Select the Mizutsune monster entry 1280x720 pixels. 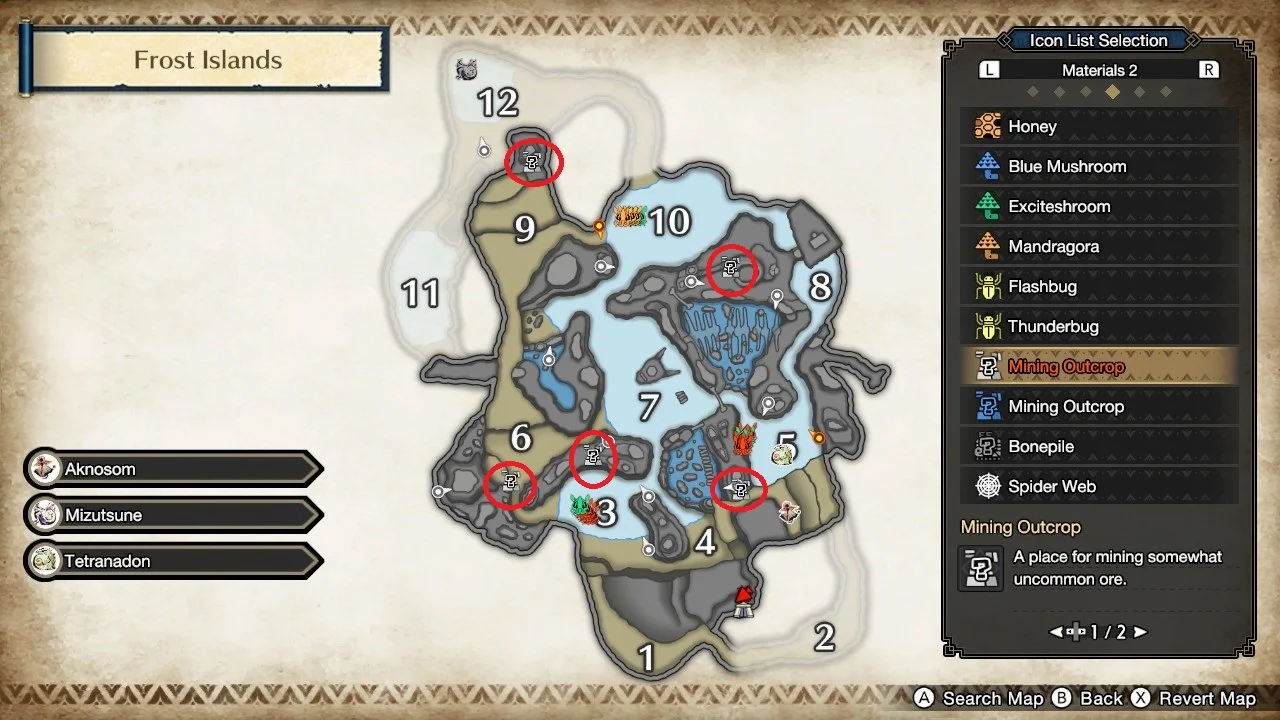(170, 515)
